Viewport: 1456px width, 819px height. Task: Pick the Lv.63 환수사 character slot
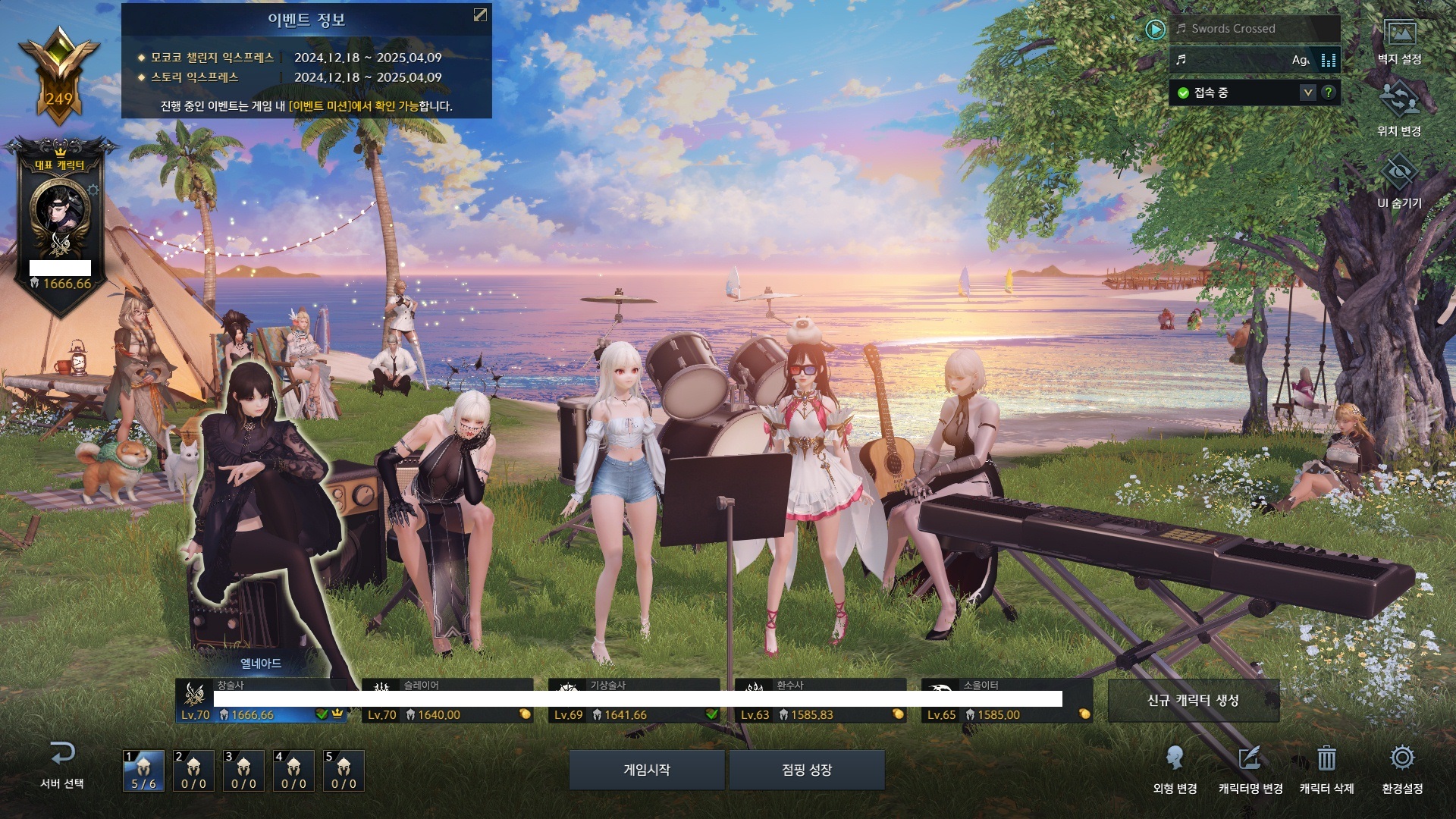(821, 701)
